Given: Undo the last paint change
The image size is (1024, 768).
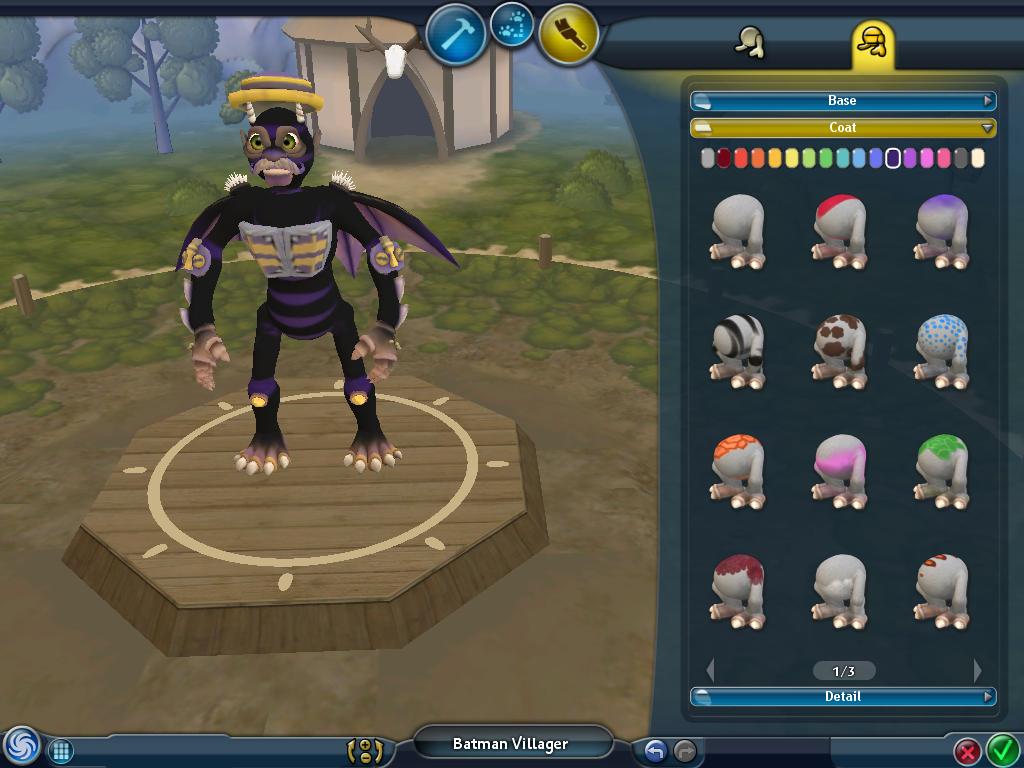Looking at the screenshot, I should (655, 750).
